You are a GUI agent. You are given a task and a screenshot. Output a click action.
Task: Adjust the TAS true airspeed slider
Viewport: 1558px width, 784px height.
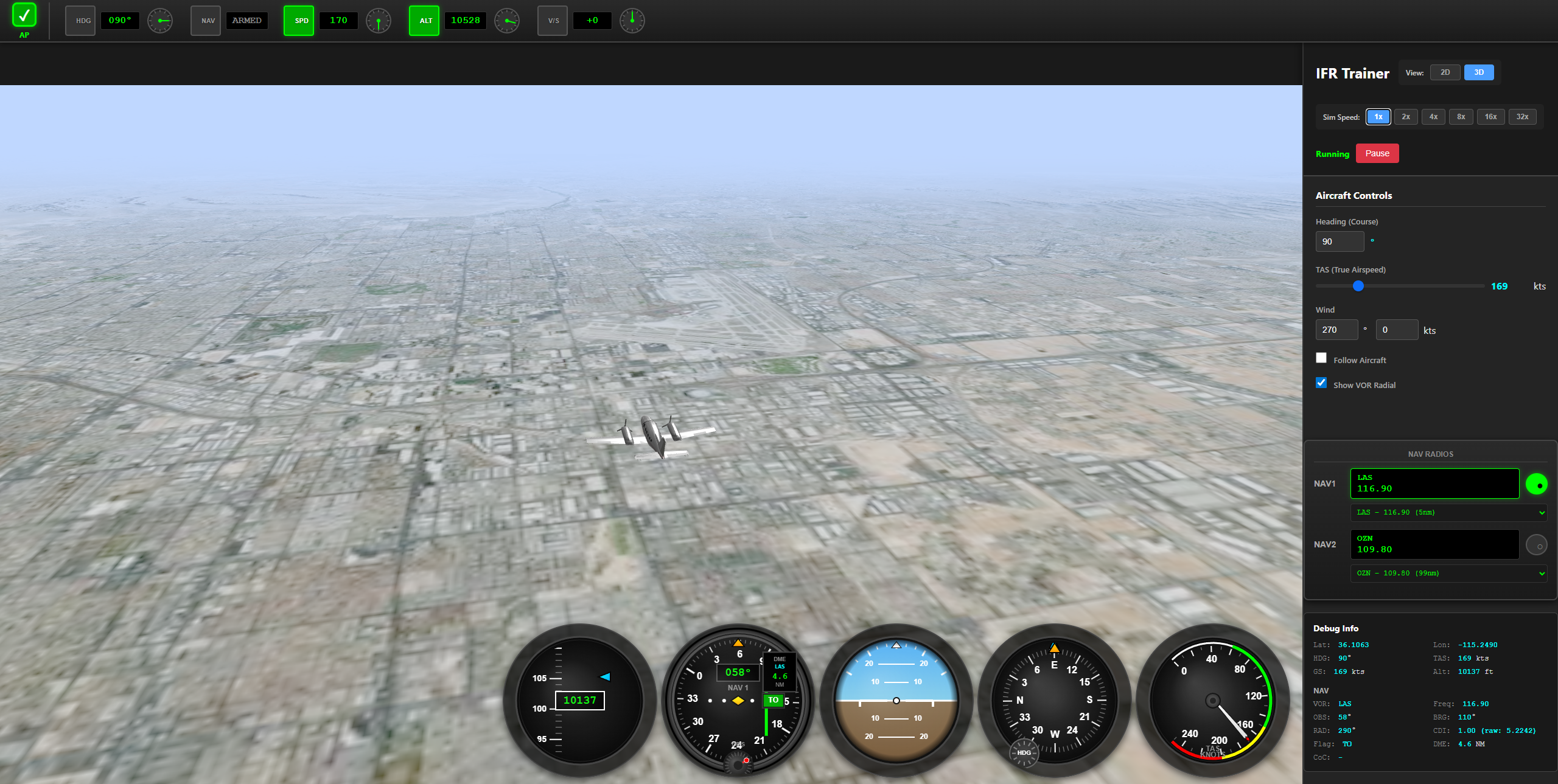(x=1358, y=286)
